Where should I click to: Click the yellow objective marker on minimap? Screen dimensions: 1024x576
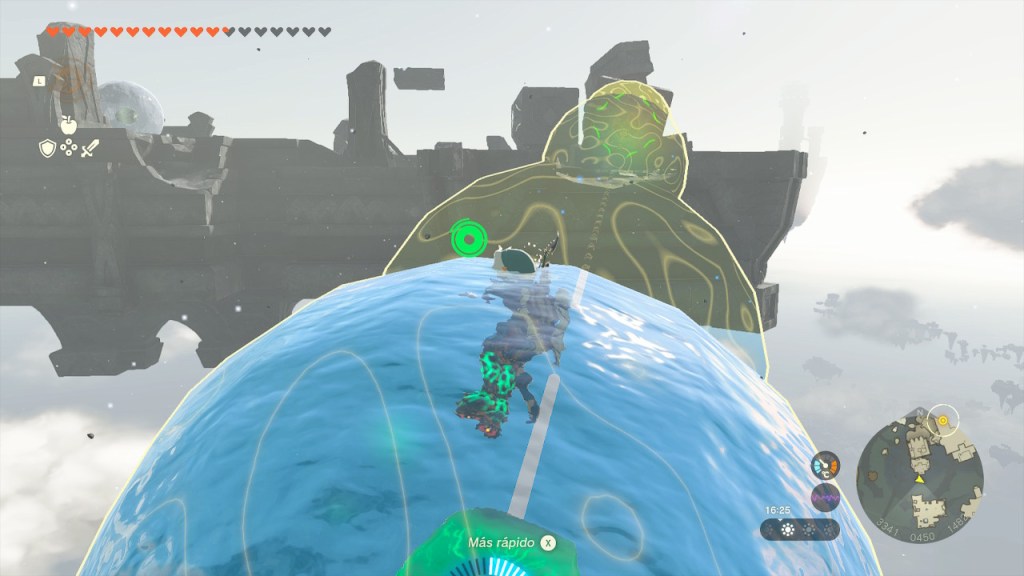click(x=941, y=421)
